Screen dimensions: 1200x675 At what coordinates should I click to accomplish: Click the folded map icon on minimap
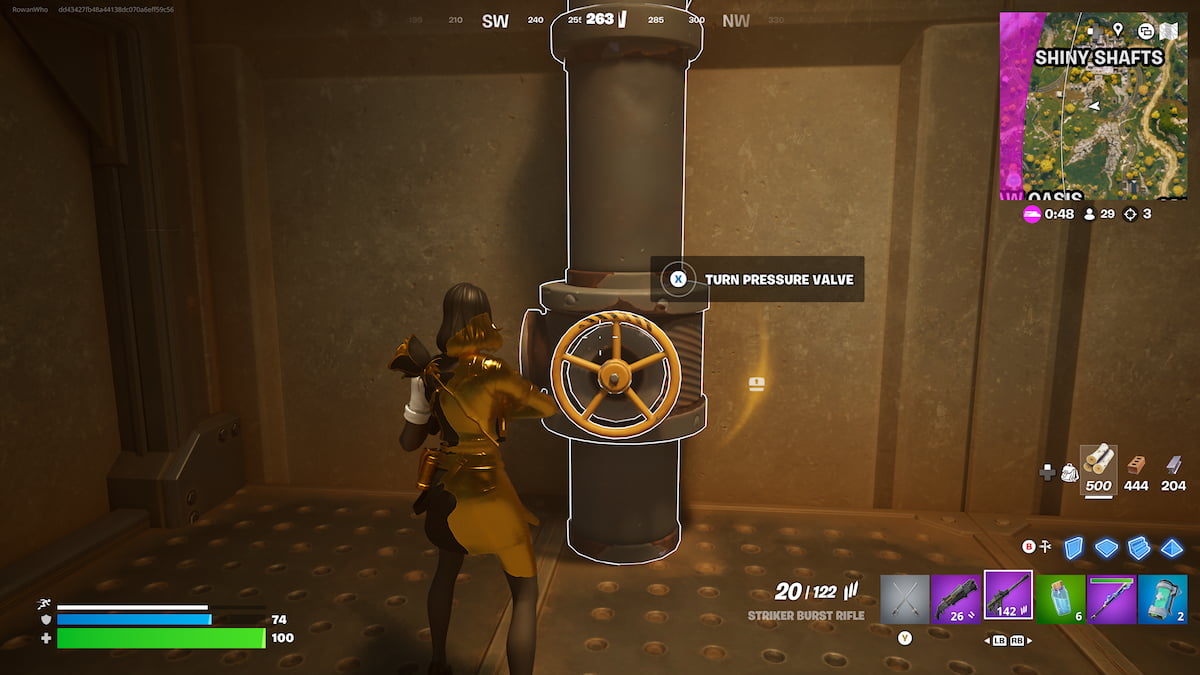click(1170, 31)
